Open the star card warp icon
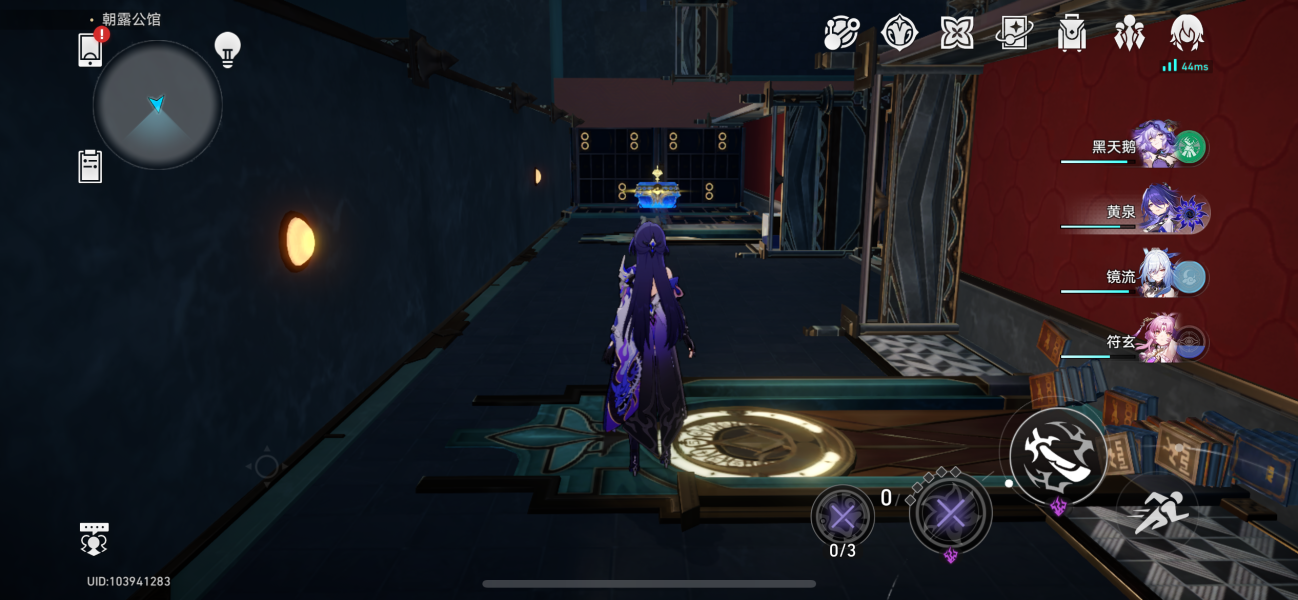This screenshot has width=1298, height=600. 1014,34
